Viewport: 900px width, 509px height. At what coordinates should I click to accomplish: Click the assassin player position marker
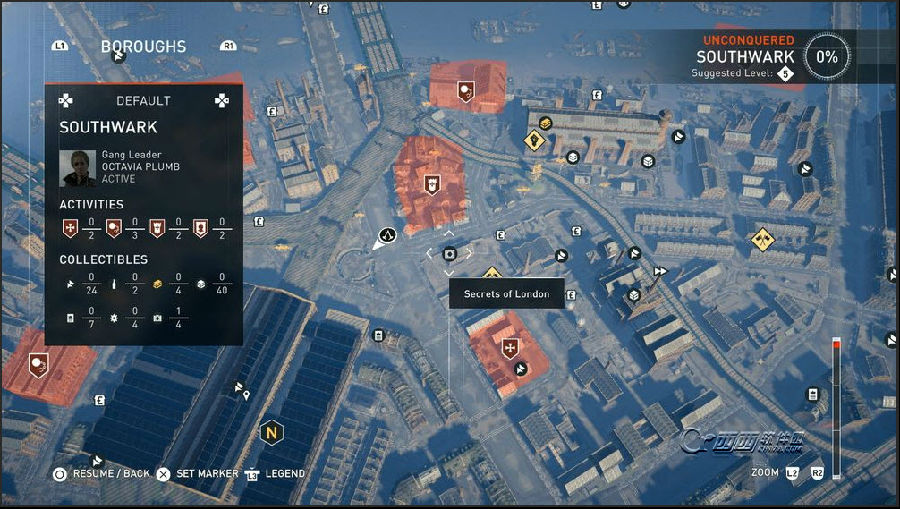click(x=386, y=237)
